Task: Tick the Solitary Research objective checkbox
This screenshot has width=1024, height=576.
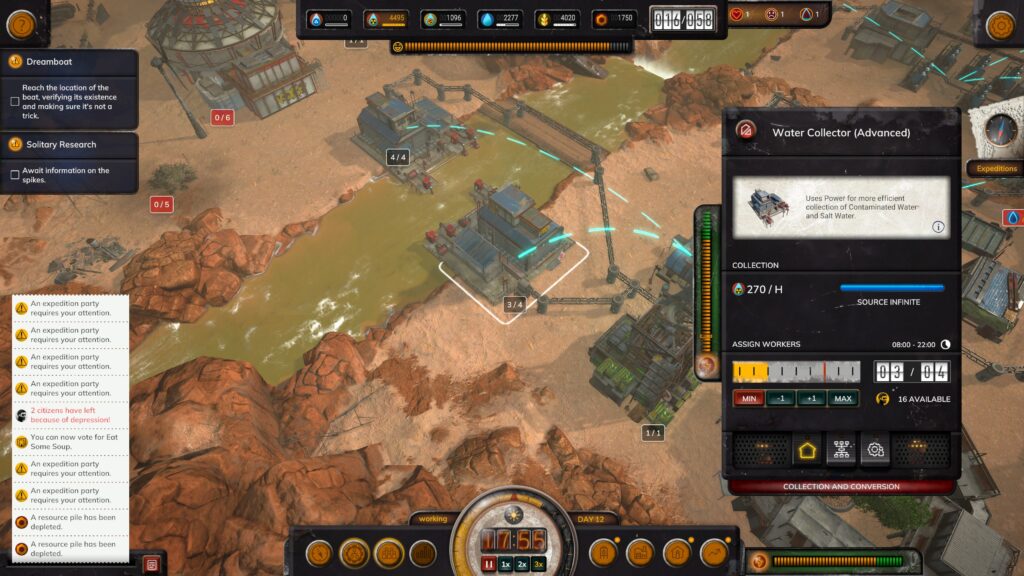Action: pos(14,175)
